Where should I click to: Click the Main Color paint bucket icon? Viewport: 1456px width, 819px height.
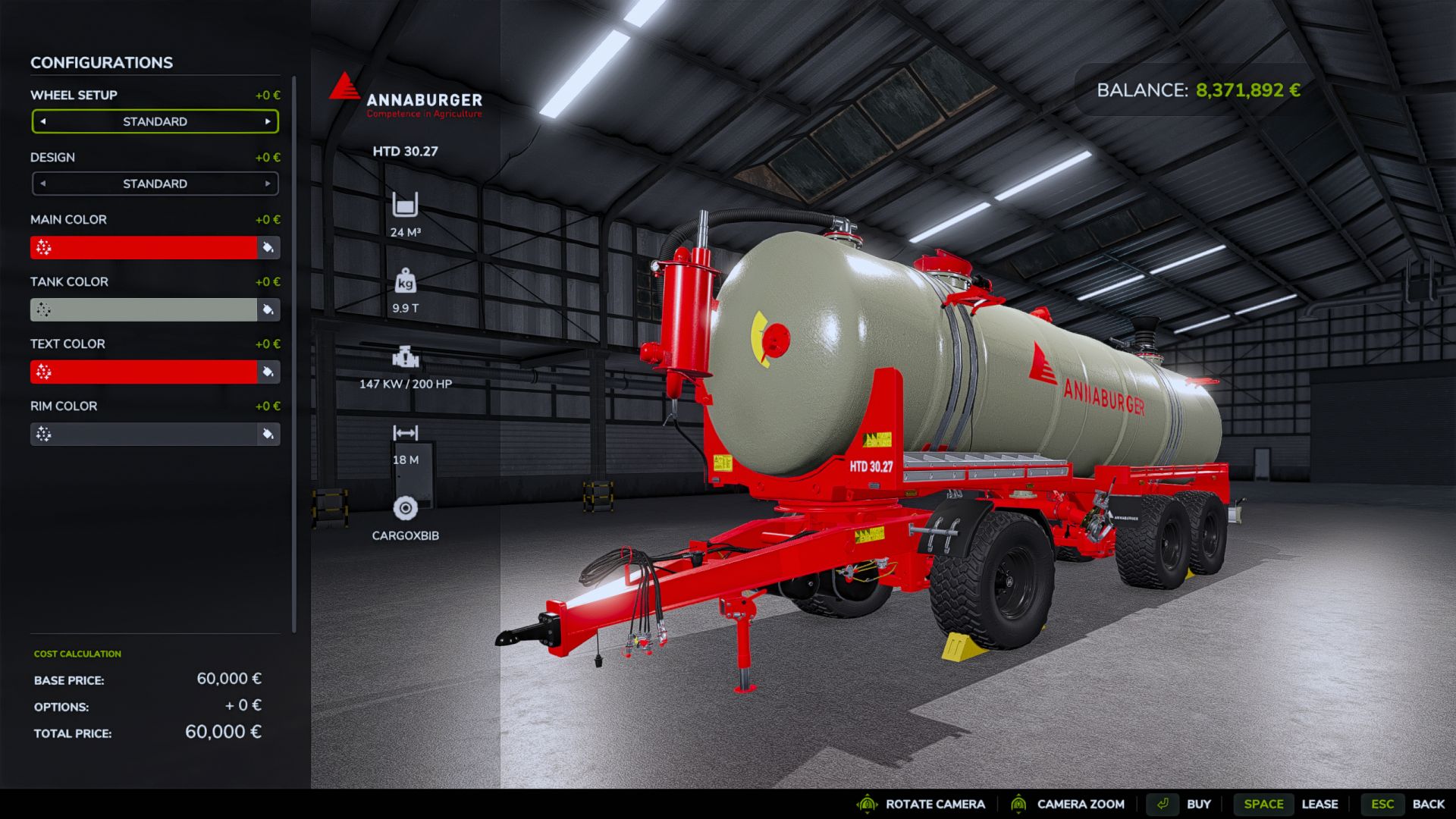click(268, 247)
